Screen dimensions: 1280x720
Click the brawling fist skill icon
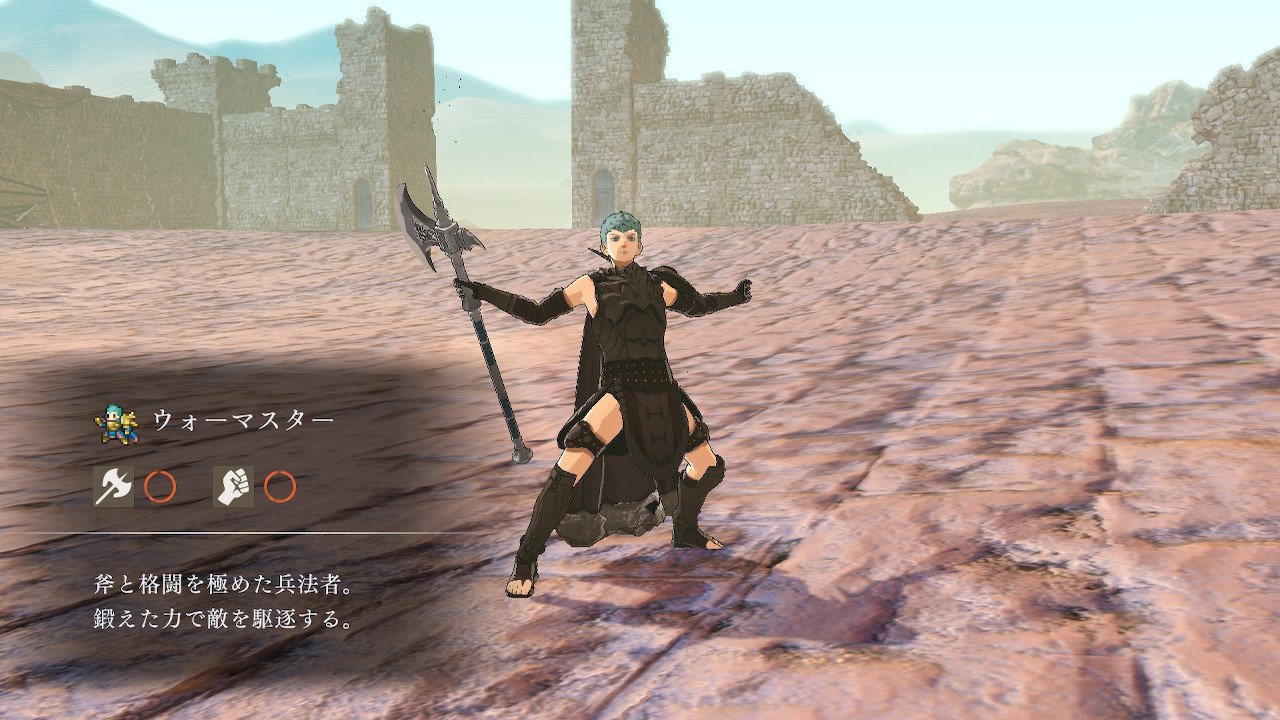(x=233, y=487)
